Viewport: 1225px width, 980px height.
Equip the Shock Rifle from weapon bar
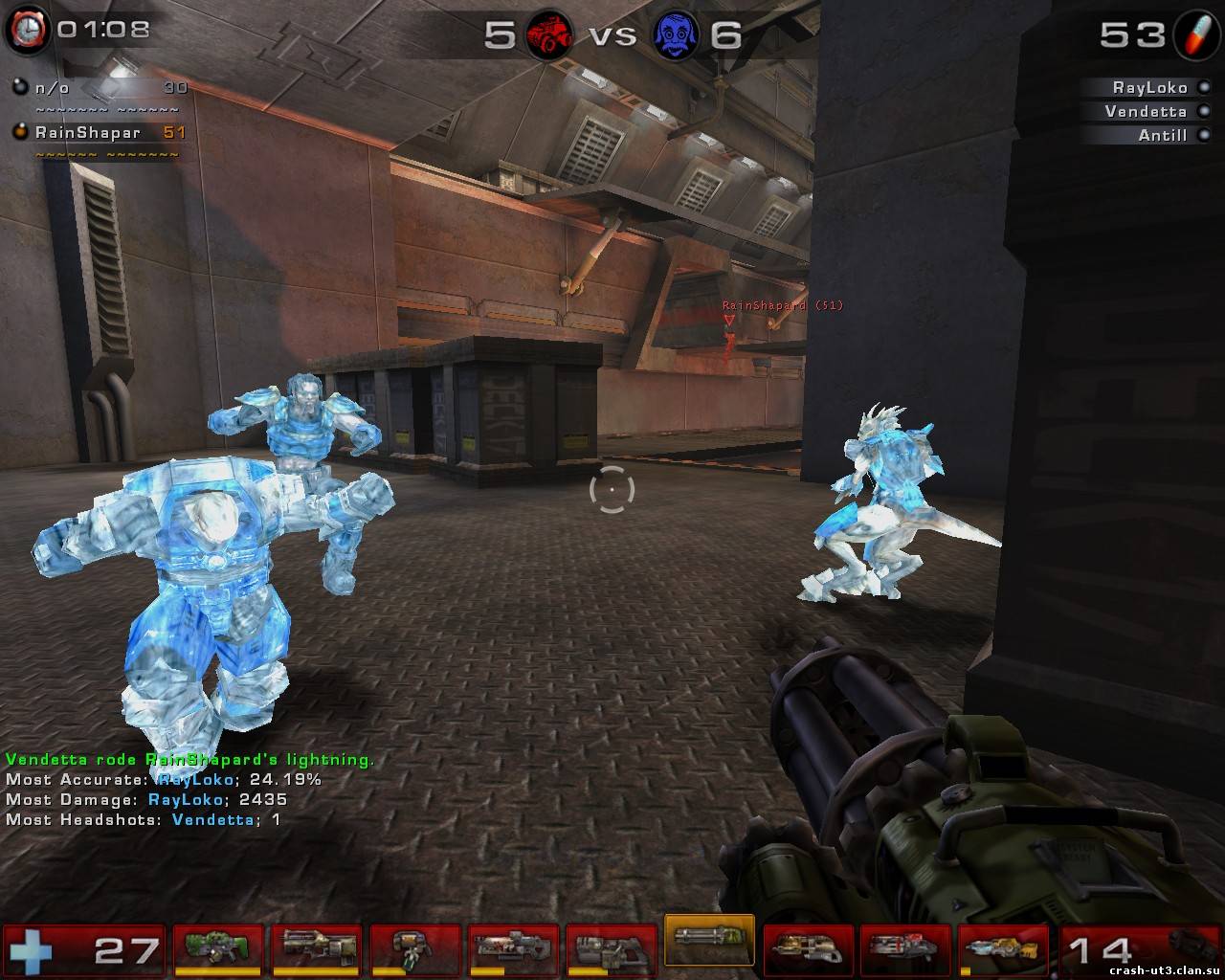(513, 947)
